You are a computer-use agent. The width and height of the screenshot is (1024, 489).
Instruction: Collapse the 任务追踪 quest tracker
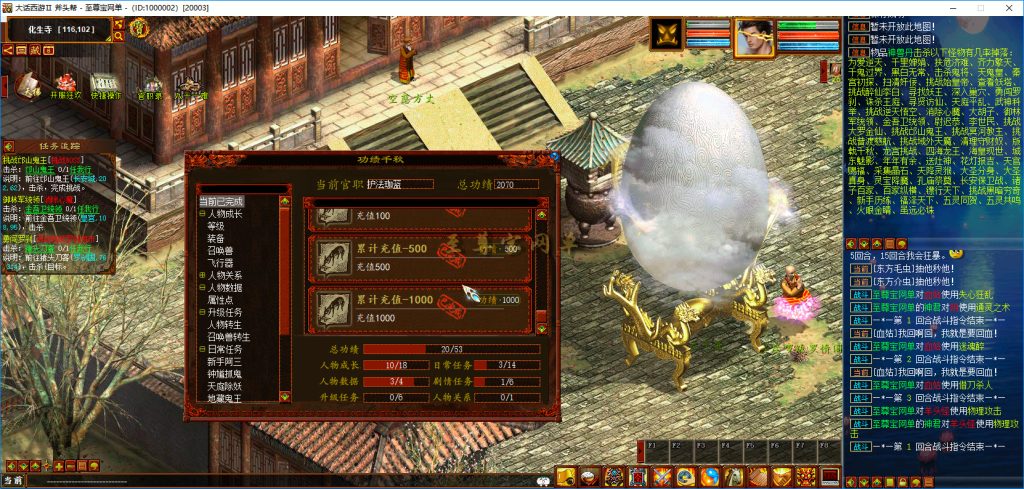pos(10,146)
